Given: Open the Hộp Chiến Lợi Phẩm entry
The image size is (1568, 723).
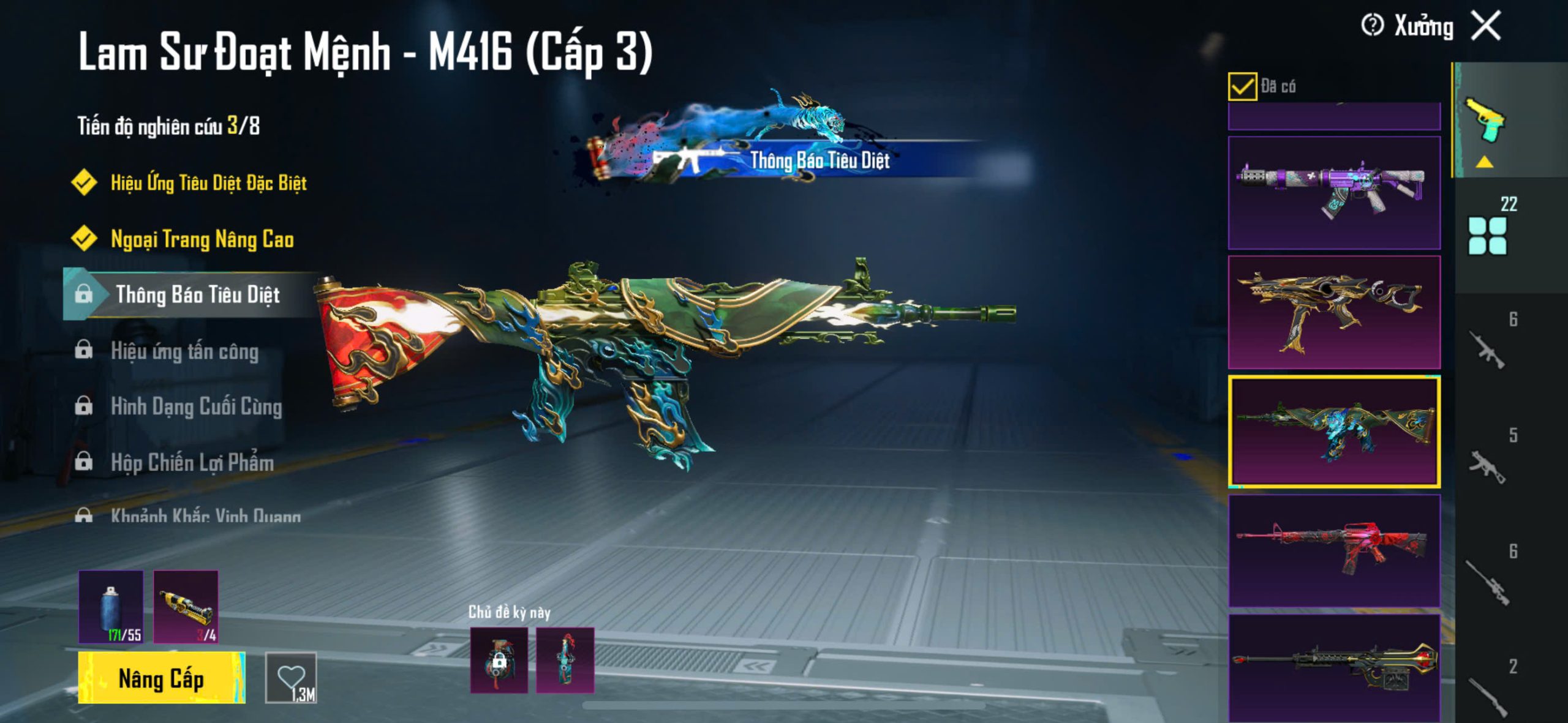Looking at the screenshot, I should [x=192, y=462].
